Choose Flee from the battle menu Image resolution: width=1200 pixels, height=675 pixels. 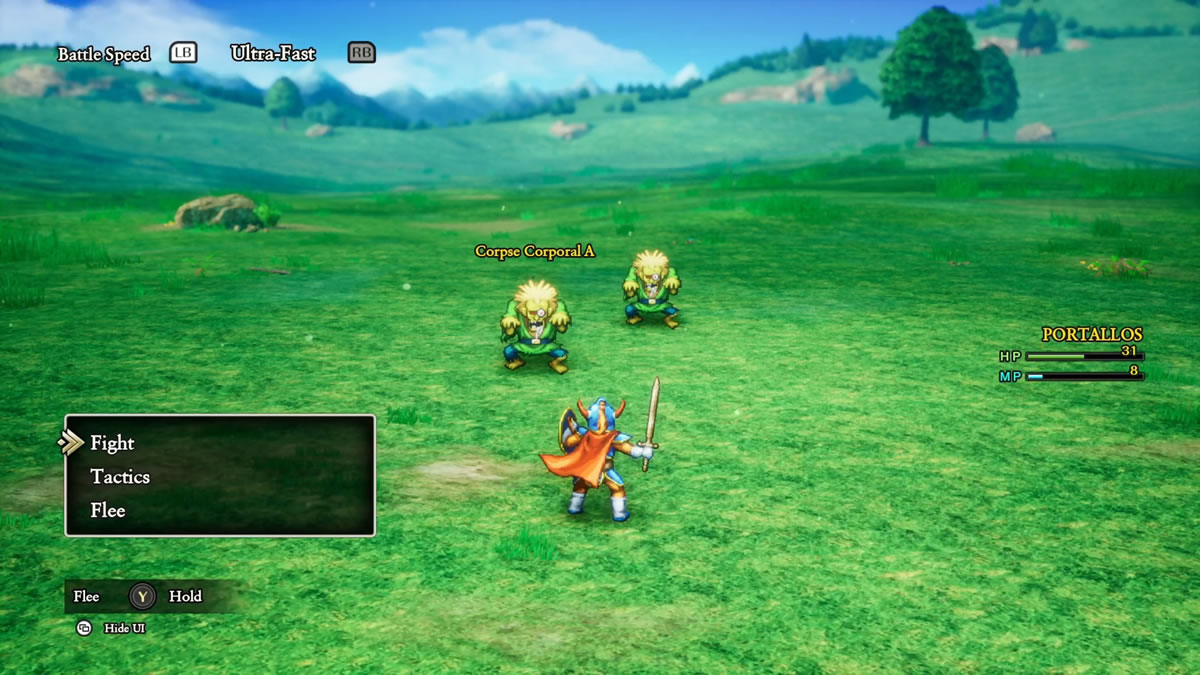click(108, 510)
